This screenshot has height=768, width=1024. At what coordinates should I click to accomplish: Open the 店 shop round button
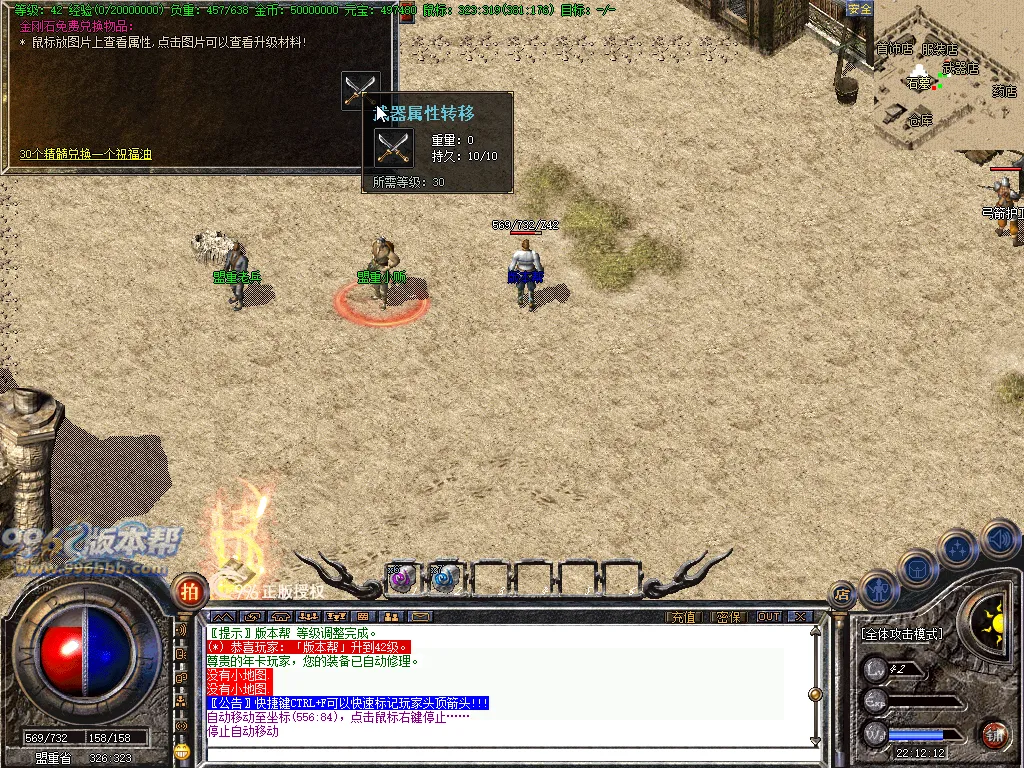[842, 595]
